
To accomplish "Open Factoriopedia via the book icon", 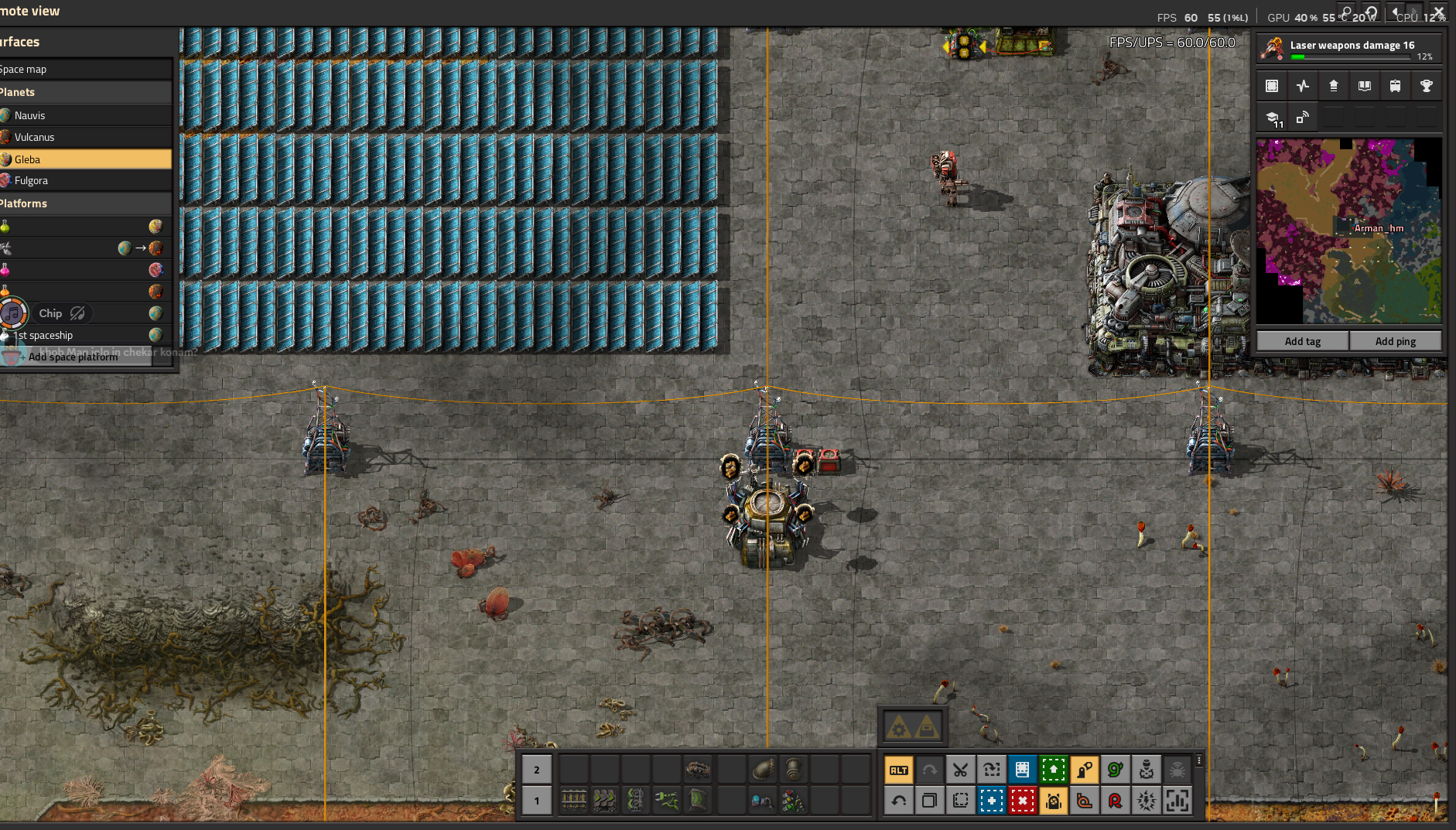I will 1364,85.
